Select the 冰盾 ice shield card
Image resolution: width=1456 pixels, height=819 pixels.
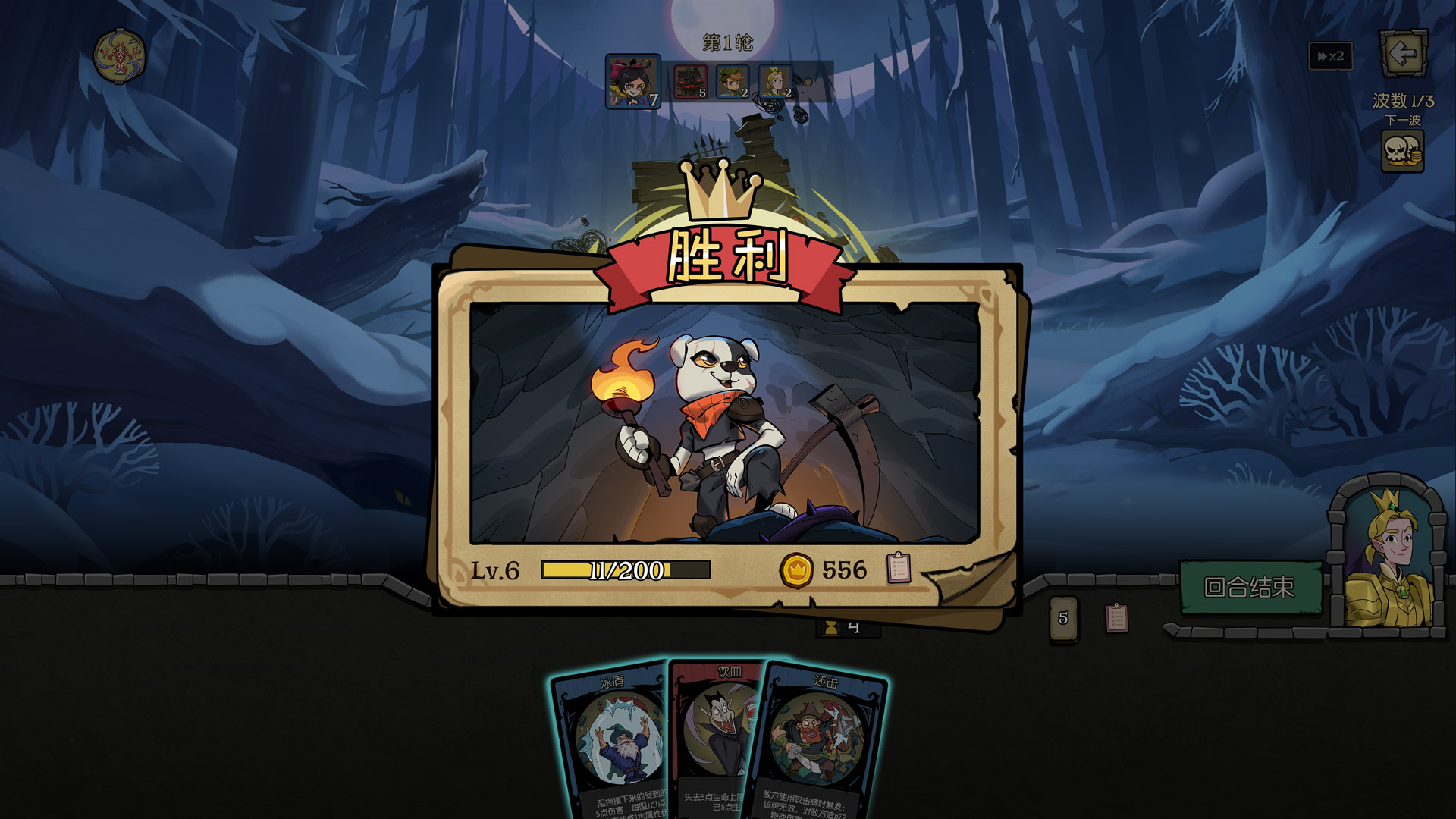pyautogui.click(x=610, y=743)
